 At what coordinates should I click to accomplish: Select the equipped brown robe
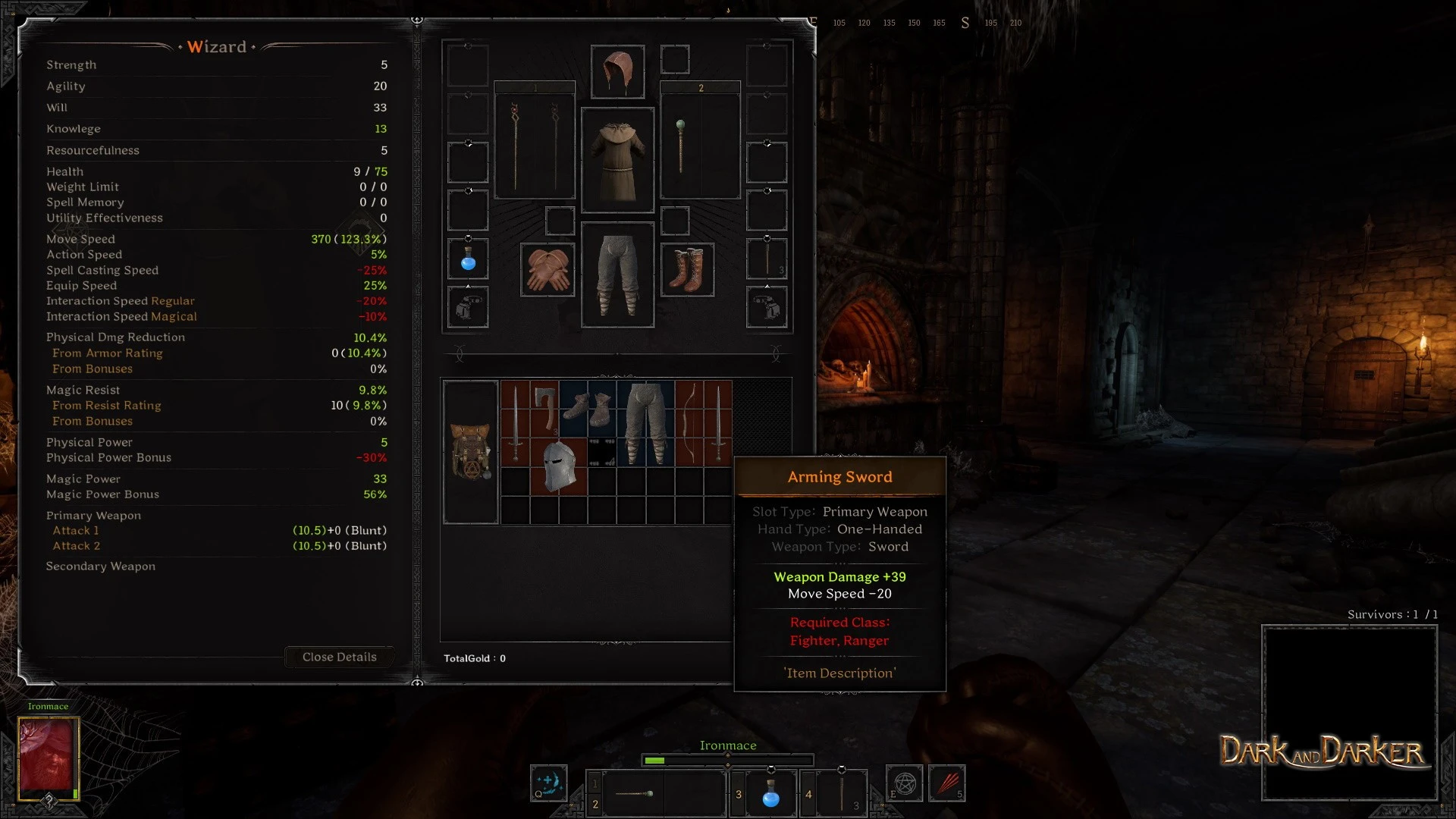point(617,160)
